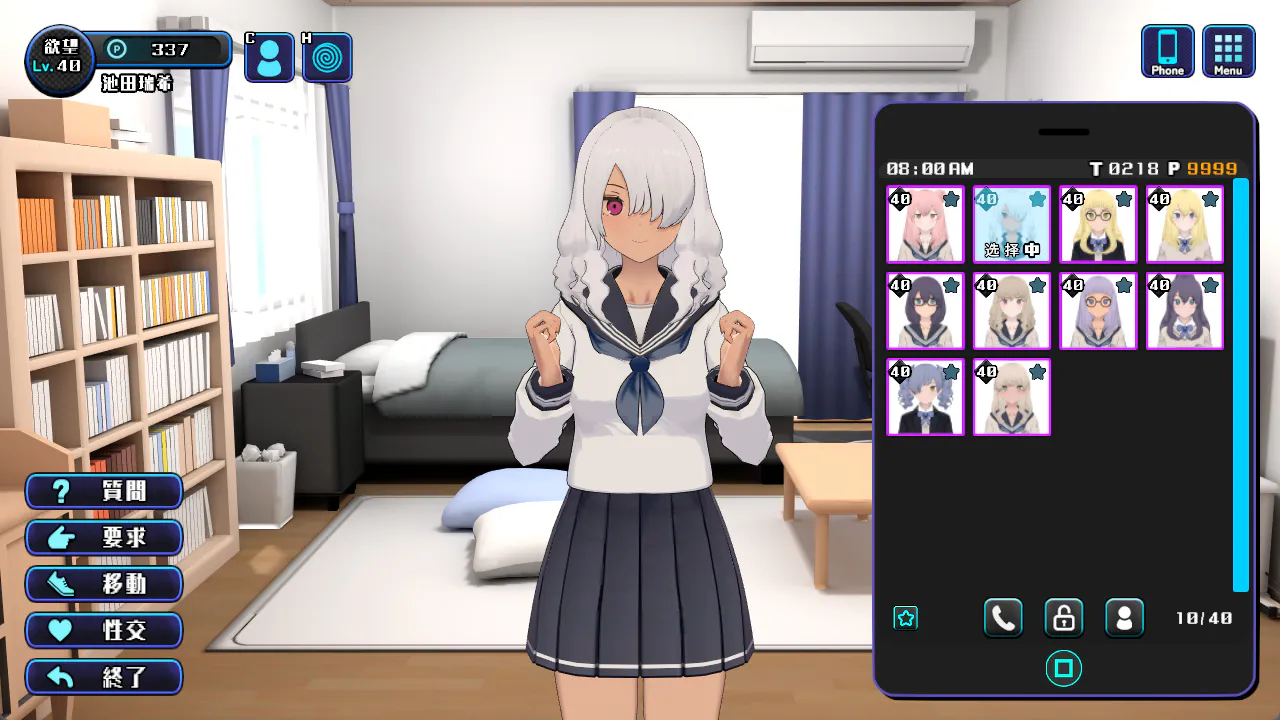Select the dark-haired girl wearing glasses
Image resolution: width=1280 pixels, height=720 pixels.
(925, 311)
